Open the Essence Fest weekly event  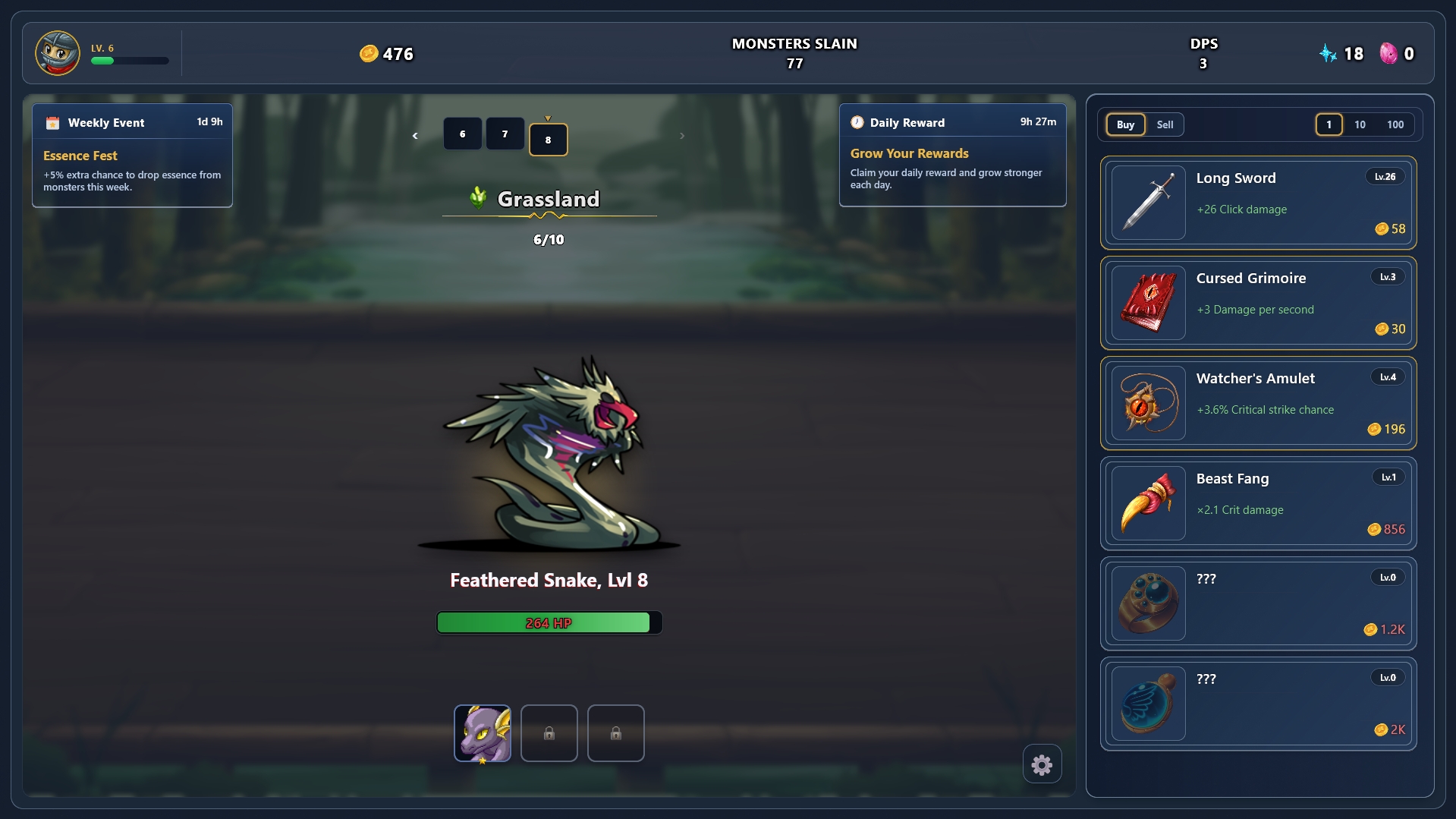click(132, 156)
